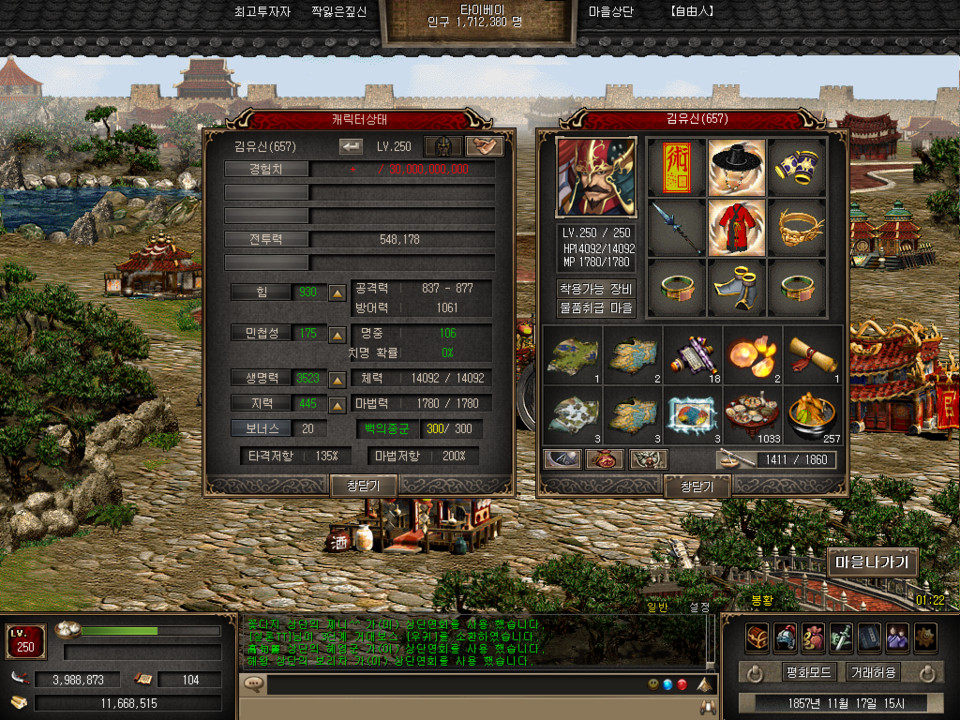Raise the 민첩성 (agility) stat by one
The width and height of the screenshot is (960, 720).
coord(338,334)
